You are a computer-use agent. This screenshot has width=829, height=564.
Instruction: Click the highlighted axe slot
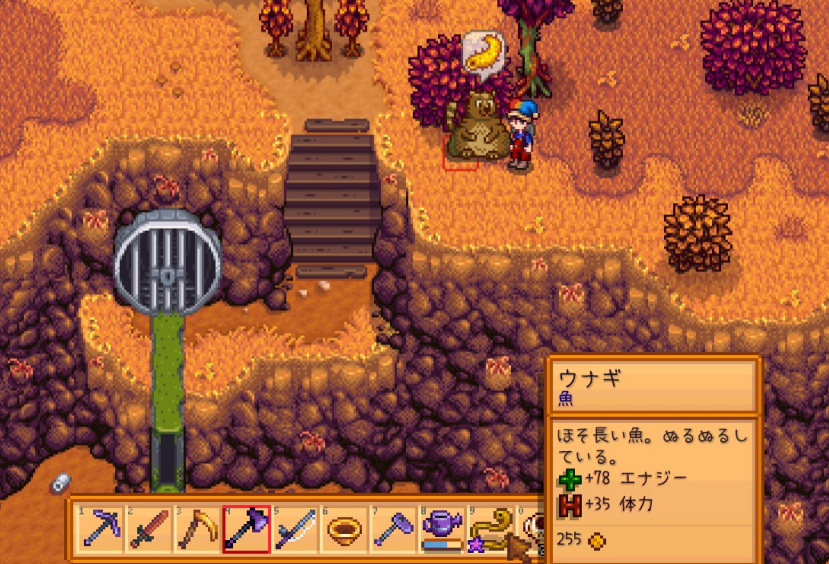pyautogui.click(x=246, y=528)
